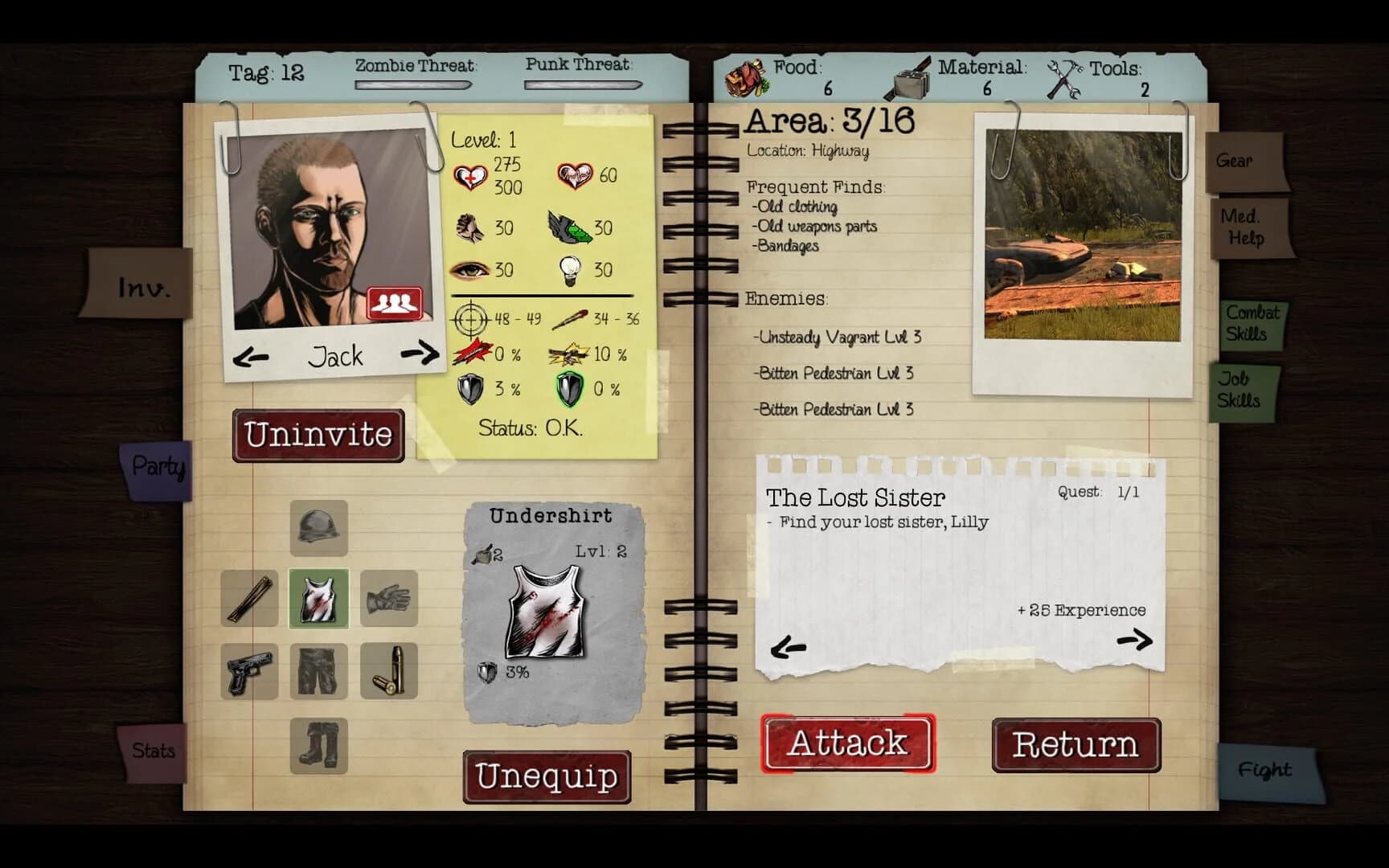Select the pants equipment slot
The width and height of the screenshot is (1389, 868).
(320, 670)
